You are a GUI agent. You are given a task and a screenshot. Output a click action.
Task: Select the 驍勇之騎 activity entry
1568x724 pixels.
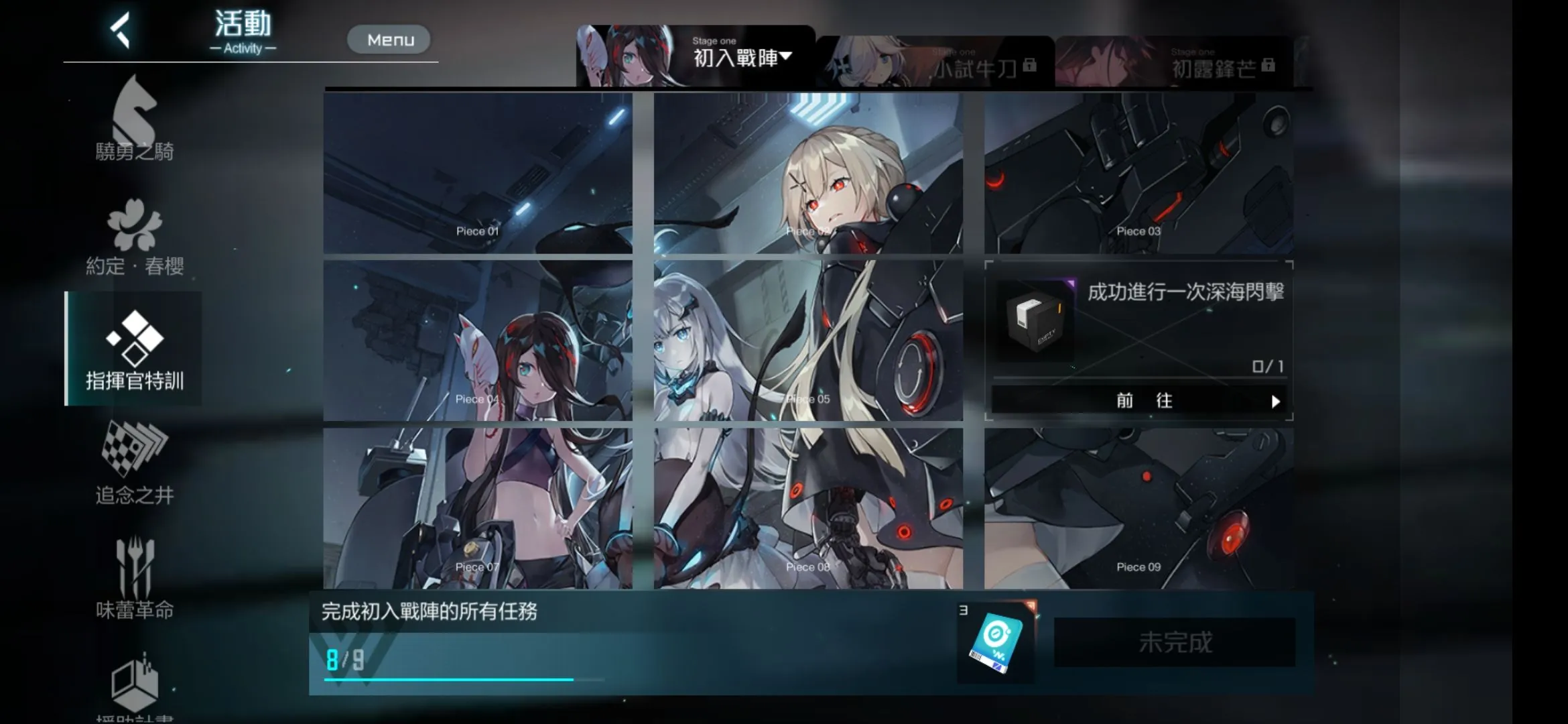(134, 121)
